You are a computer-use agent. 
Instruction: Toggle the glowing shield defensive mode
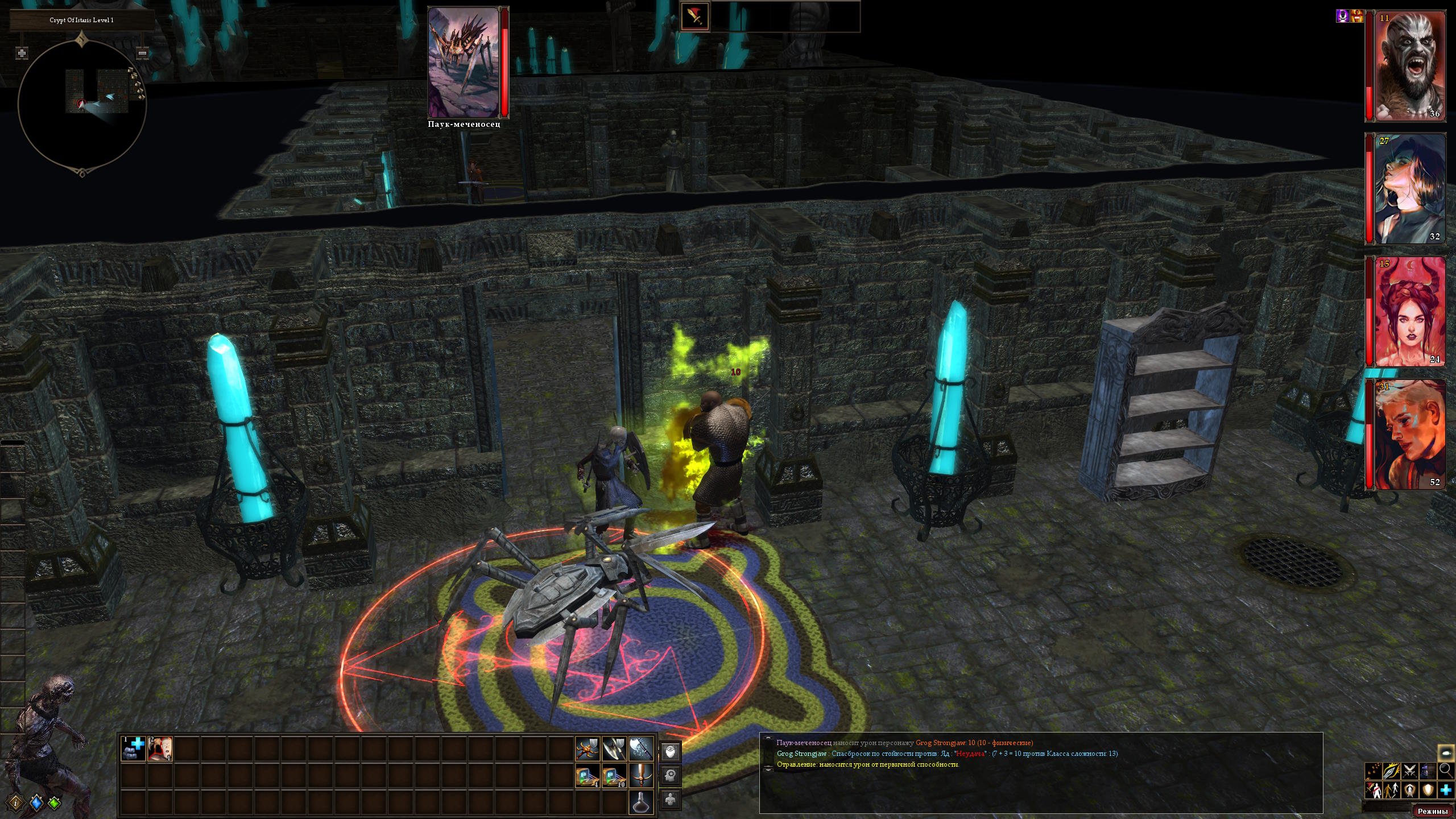(1428, 790)
